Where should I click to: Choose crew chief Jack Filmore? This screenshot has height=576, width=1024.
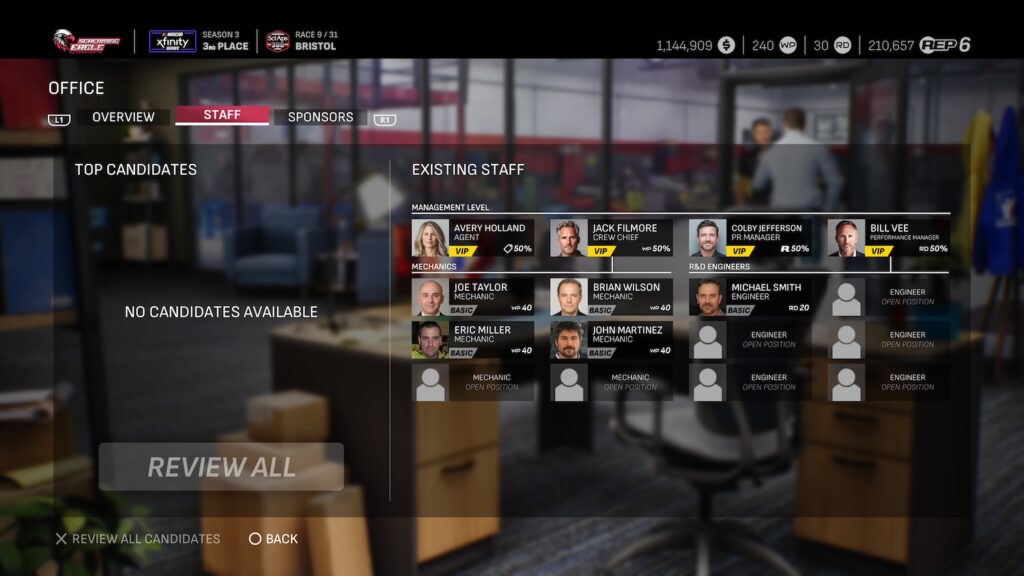pyautogui.click(x=611, y=238)
